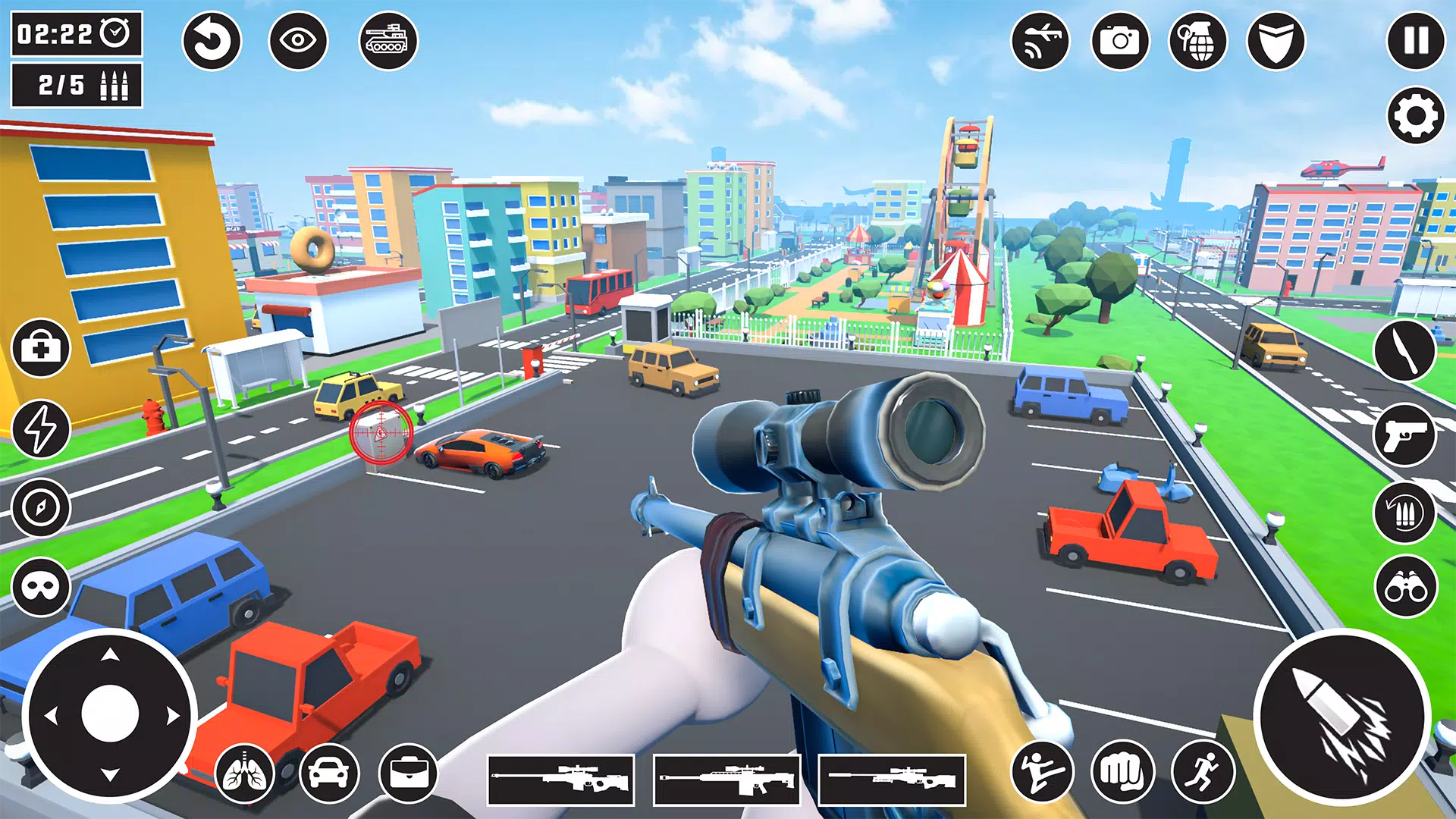1456x819 pixels.
Task: Check the 02:22 mission timer
Action: pos(74,33)
